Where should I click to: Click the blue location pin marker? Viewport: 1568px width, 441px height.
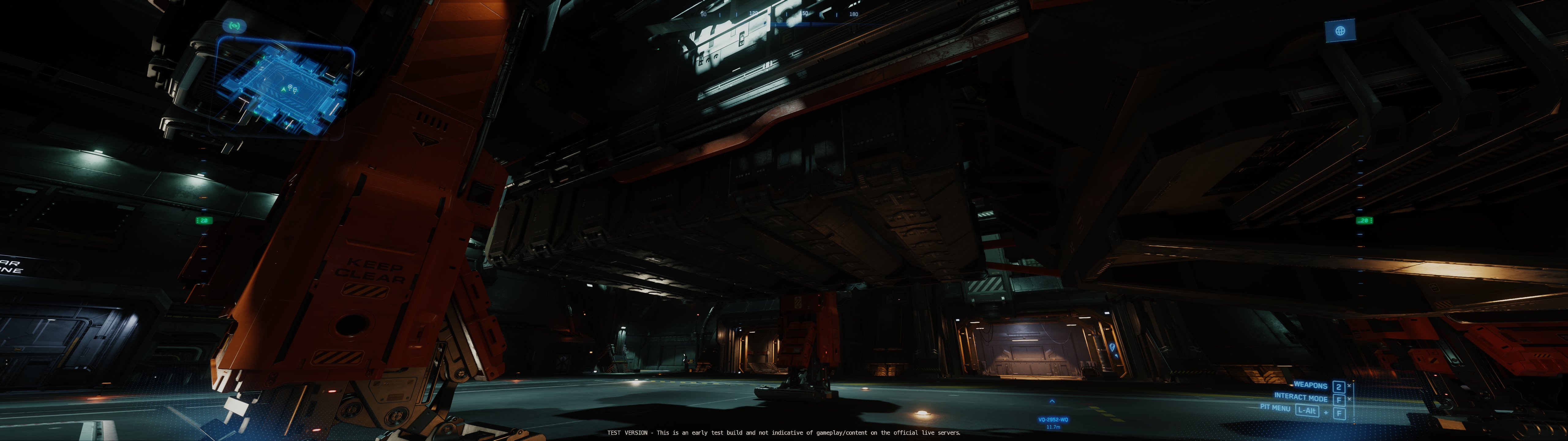(x=1112, y=347)
